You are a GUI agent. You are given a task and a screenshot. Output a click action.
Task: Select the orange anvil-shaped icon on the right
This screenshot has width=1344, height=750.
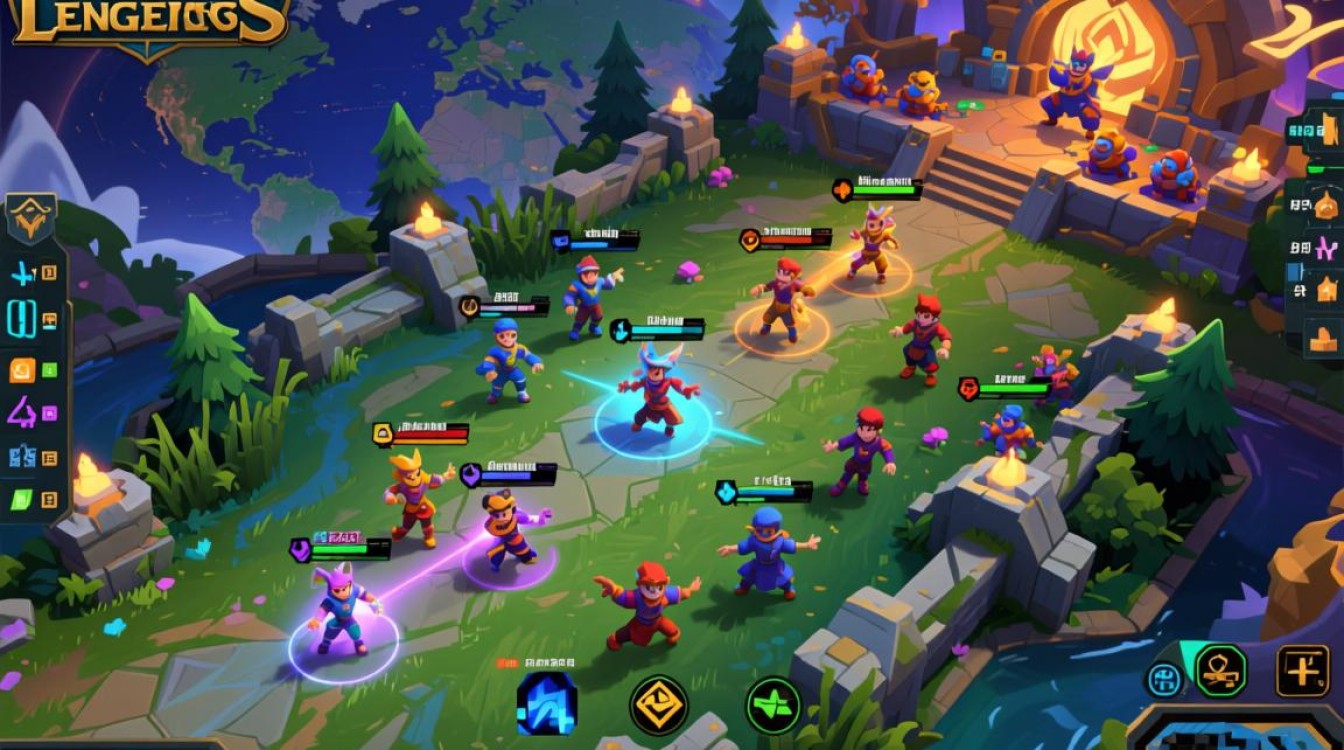[1324, 340]
